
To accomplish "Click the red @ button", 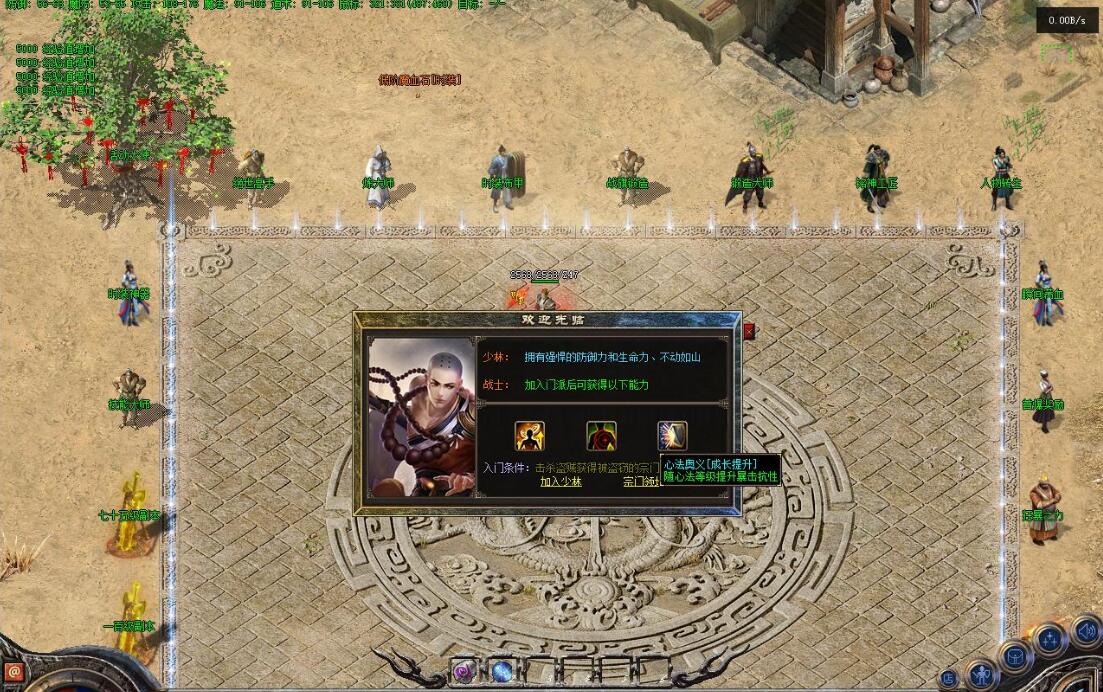I will 13,673.
